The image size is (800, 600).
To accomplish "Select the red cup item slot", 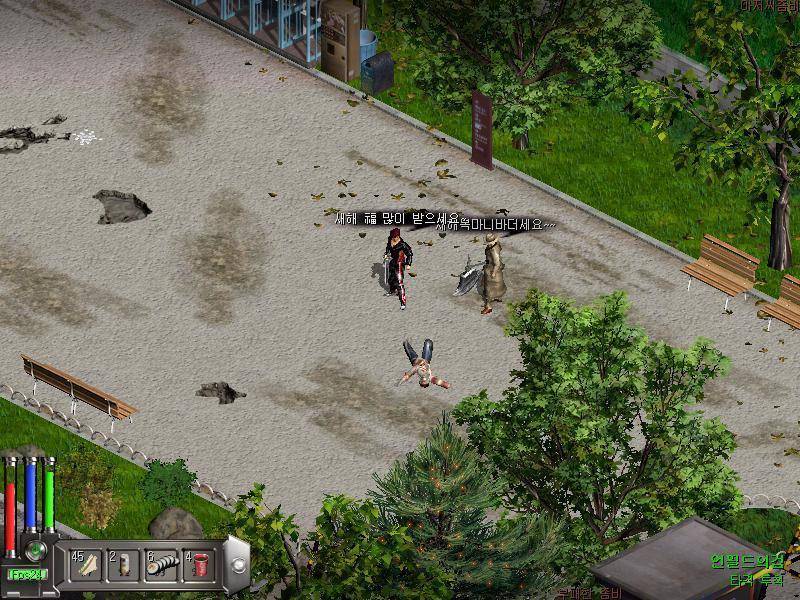I will (x=199, y=564).
